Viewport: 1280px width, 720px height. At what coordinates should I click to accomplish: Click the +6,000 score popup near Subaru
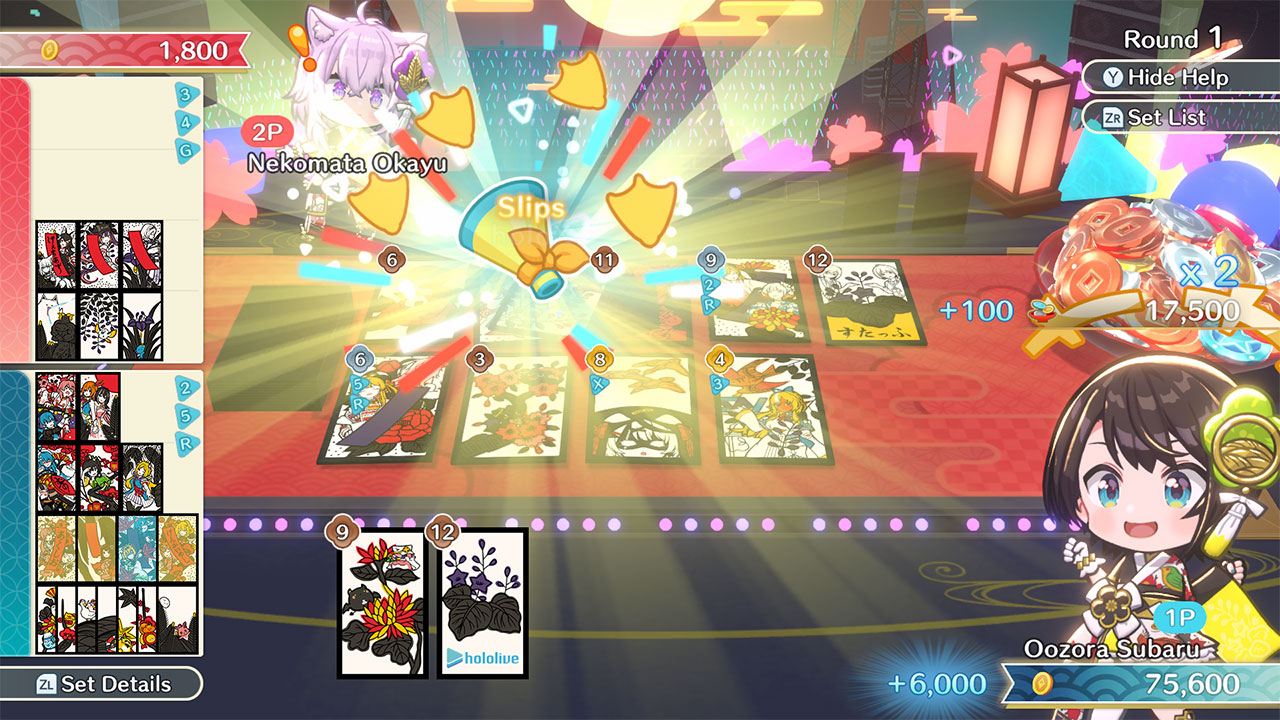[938, 684]
